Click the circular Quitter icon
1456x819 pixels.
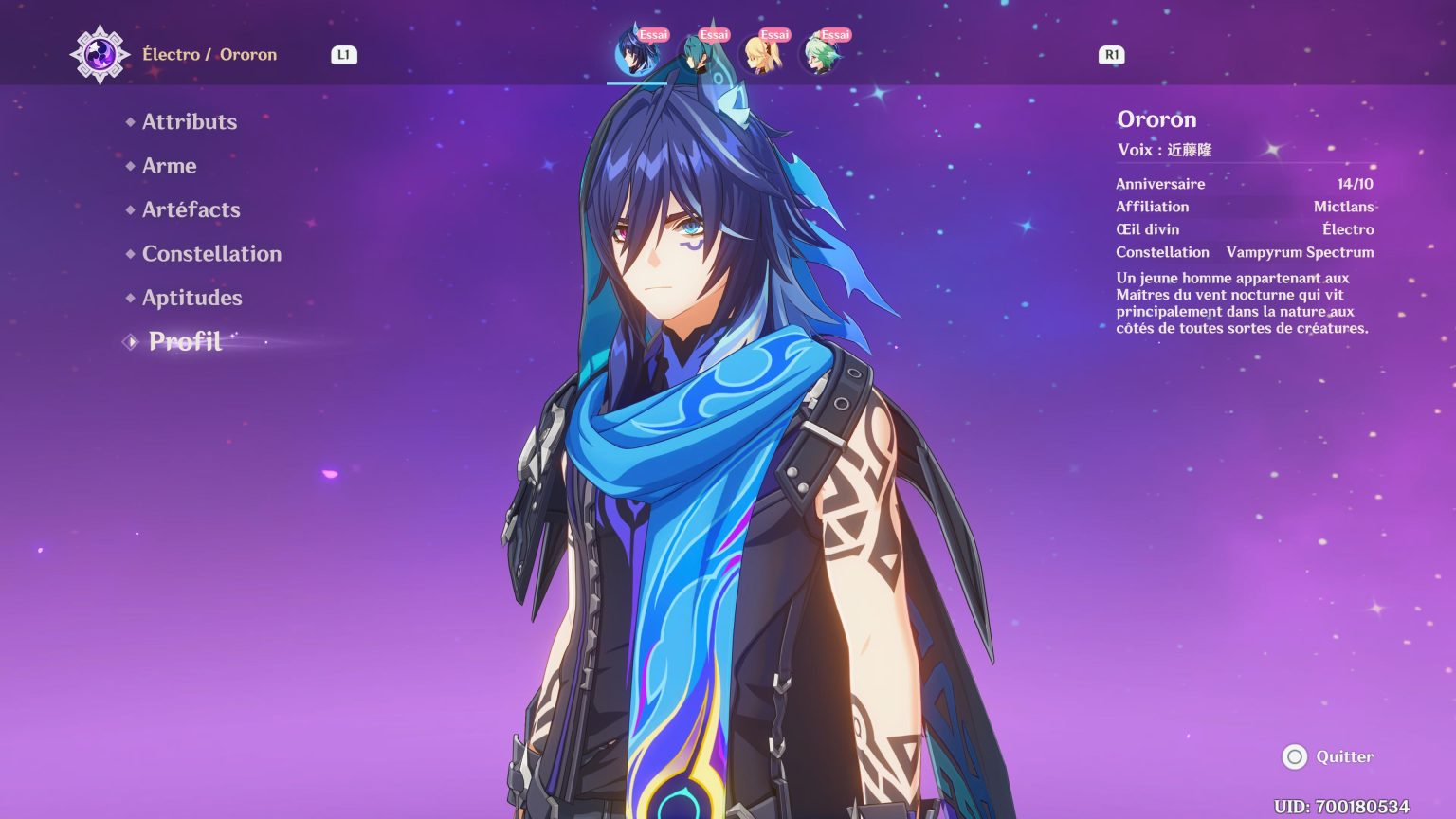pos(1295,756)
